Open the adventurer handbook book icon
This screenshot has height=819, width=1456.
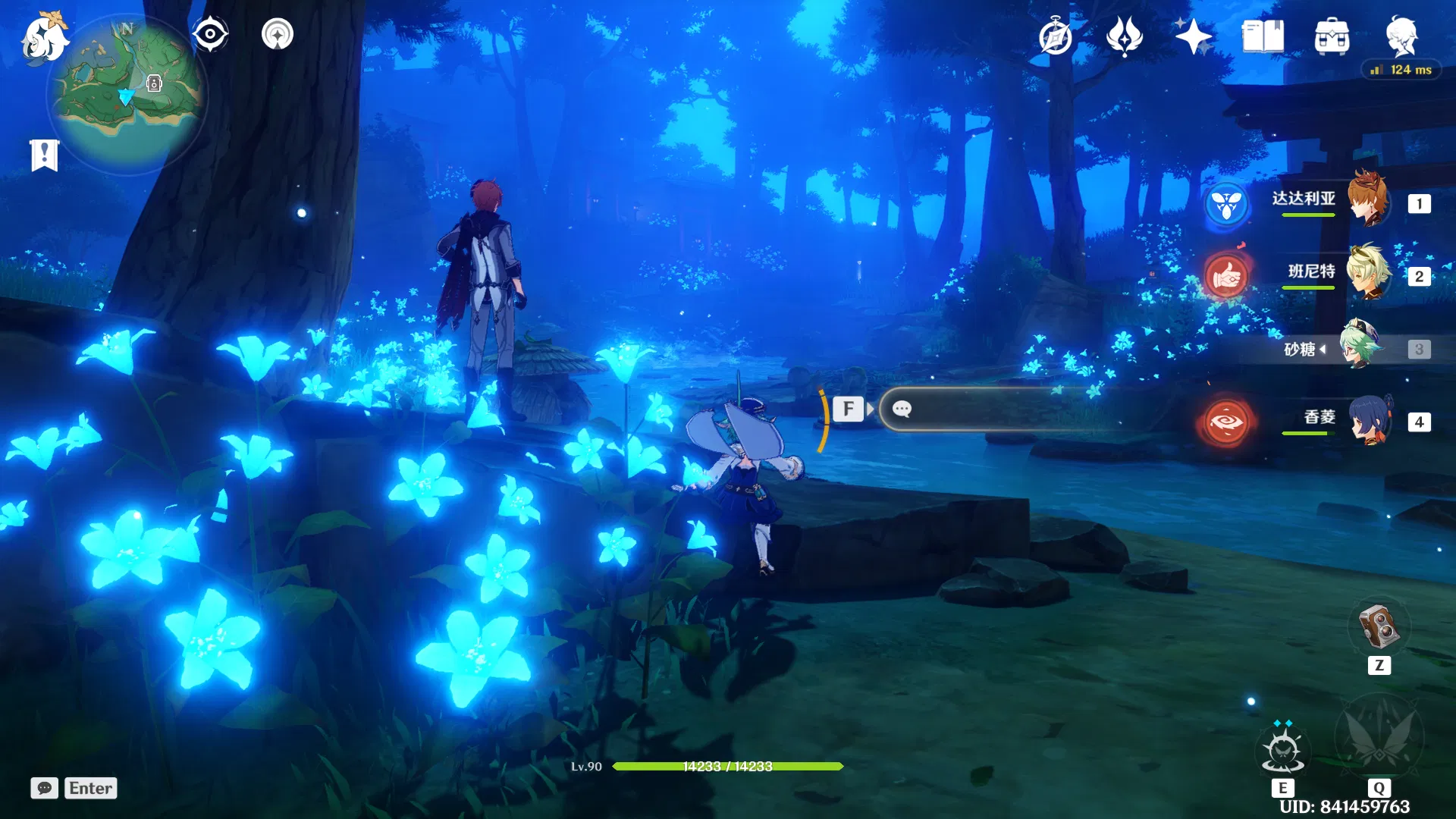pos(1262,36)
